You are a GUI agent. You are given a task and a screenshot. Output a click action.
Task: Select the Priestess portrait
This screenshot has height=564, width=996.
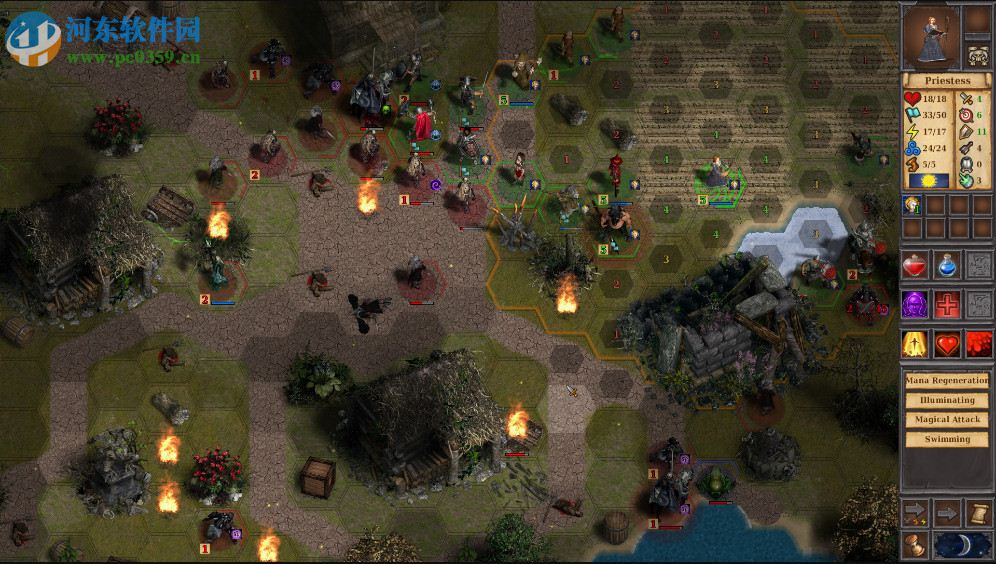(930, 36)
